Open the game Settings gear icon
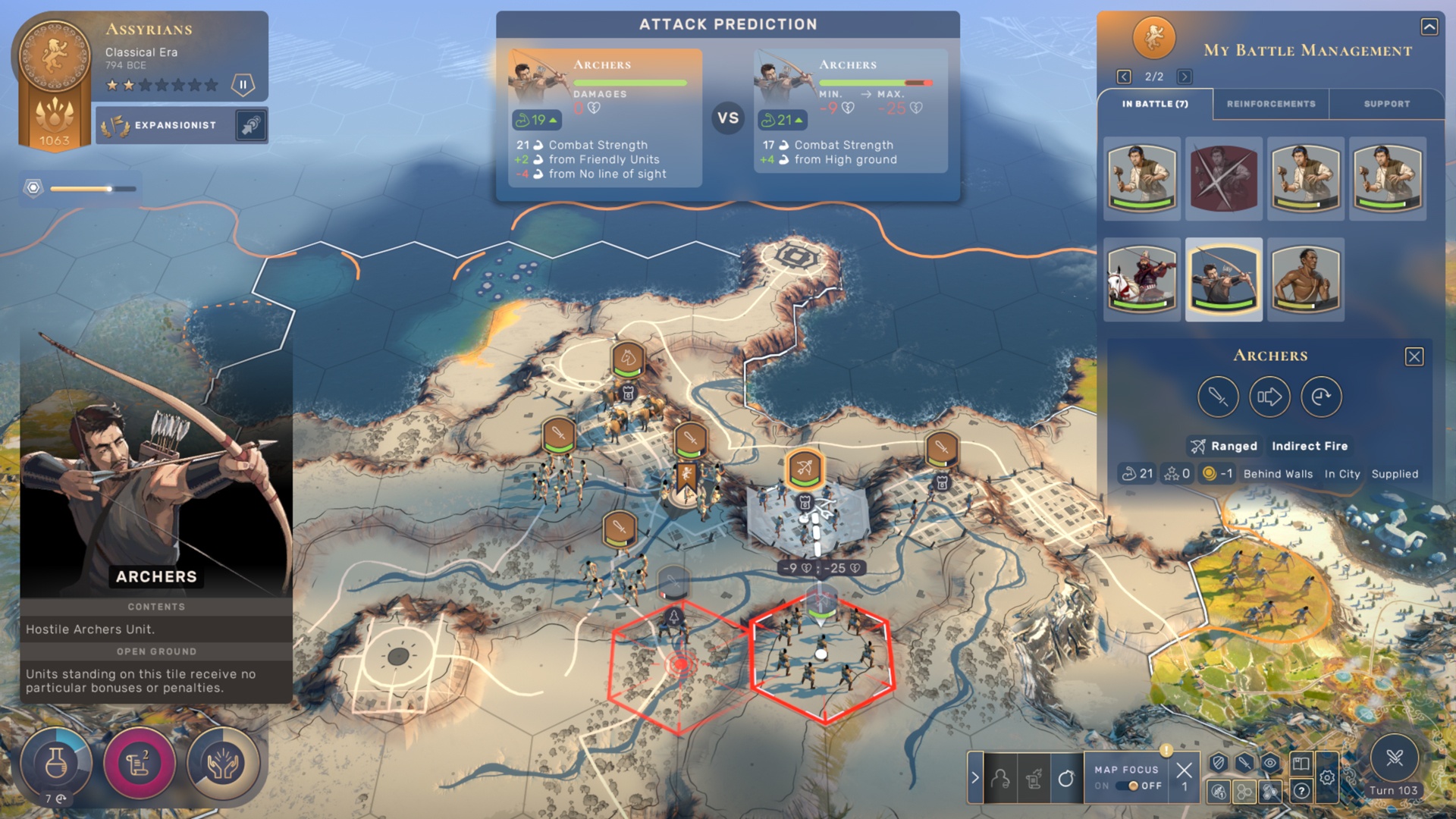The height and width of the screenshot is (819, 1456). [x=1328, y=777]
